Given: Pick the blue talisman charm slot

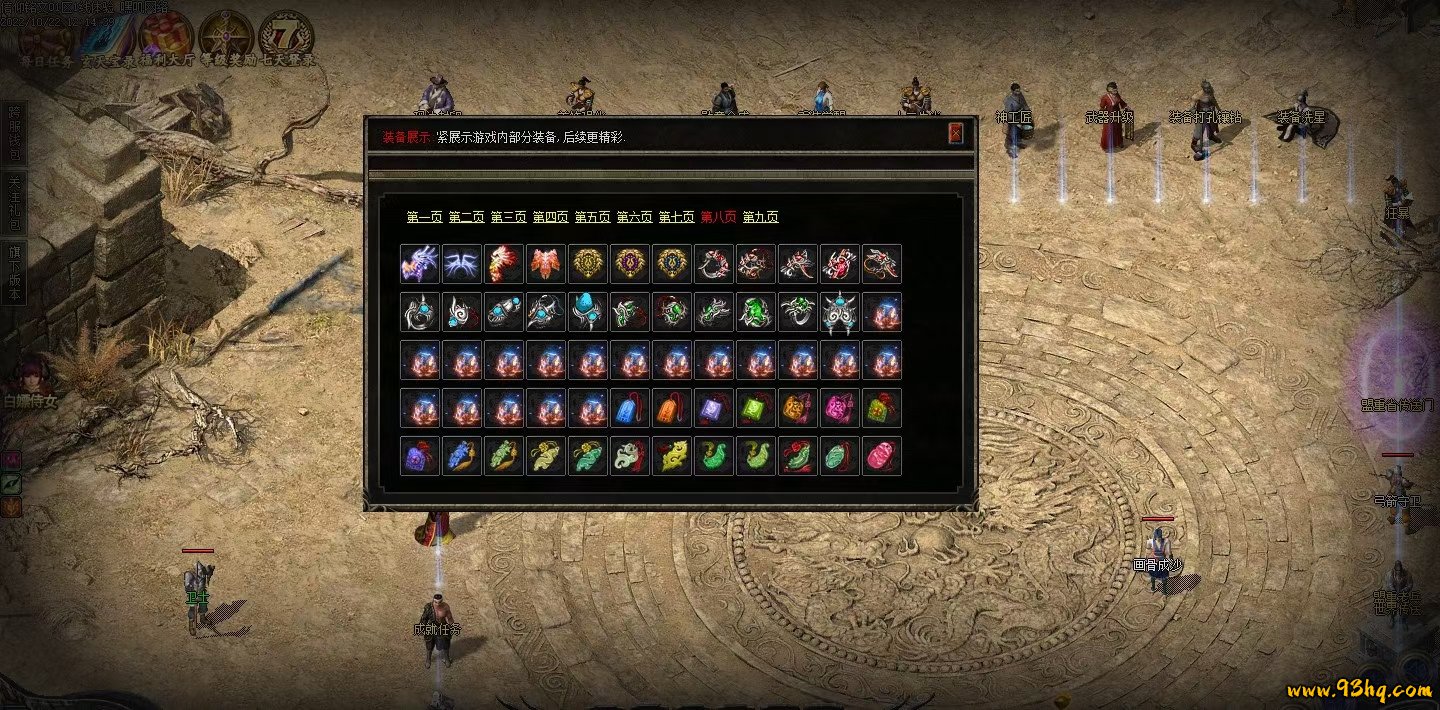Looking at the screenshot, I should pyautogui.click(x=629, y=408).
